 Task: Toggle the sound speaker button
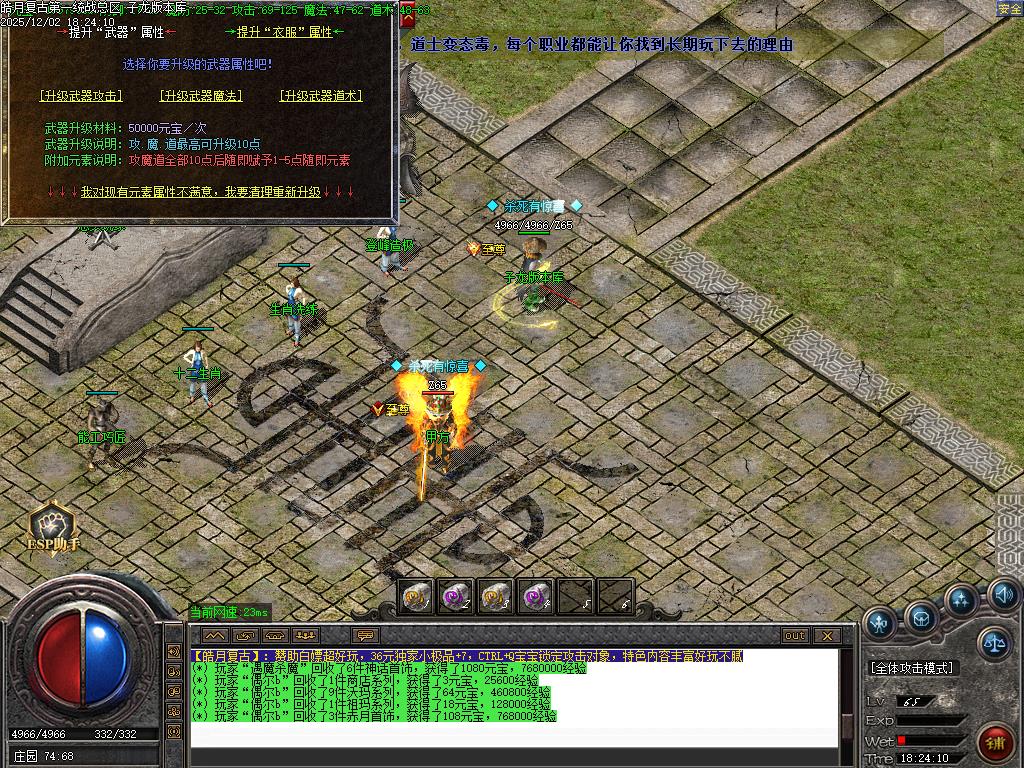tap(1003, 596)
